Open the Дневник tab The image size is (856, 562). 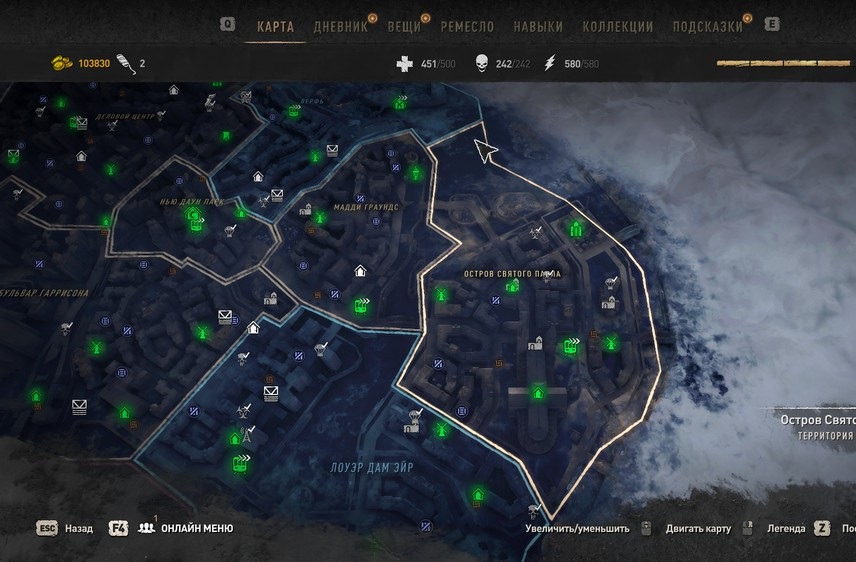pos(340,27)
